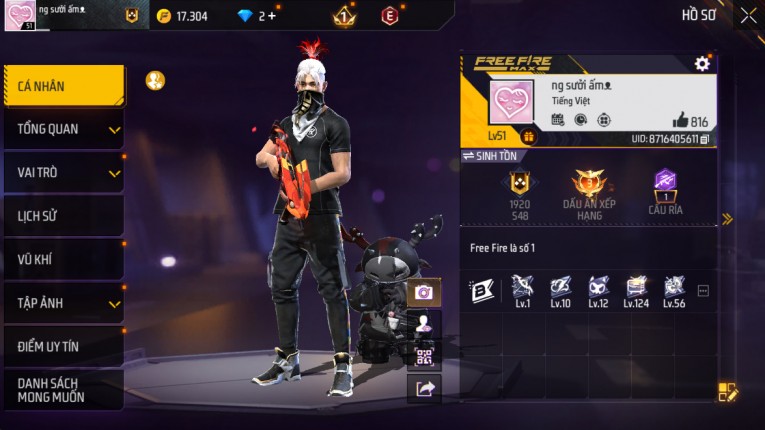The width and height of the screenshot is (765, 430).
Task: Show the profile QR code
Action: [x=424, y=357]
